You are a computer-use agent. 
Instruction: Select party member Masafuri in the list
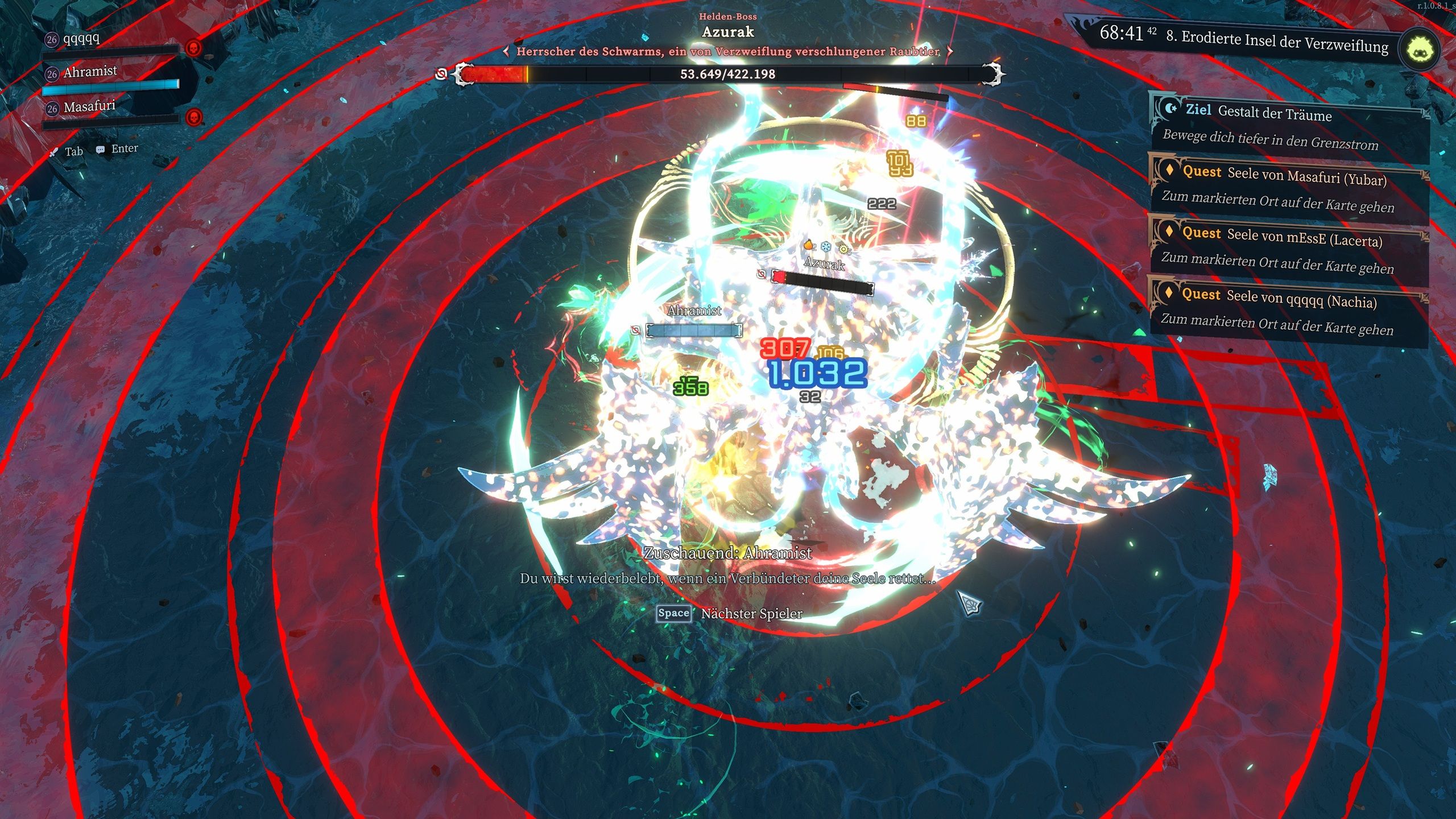(89, 107)
